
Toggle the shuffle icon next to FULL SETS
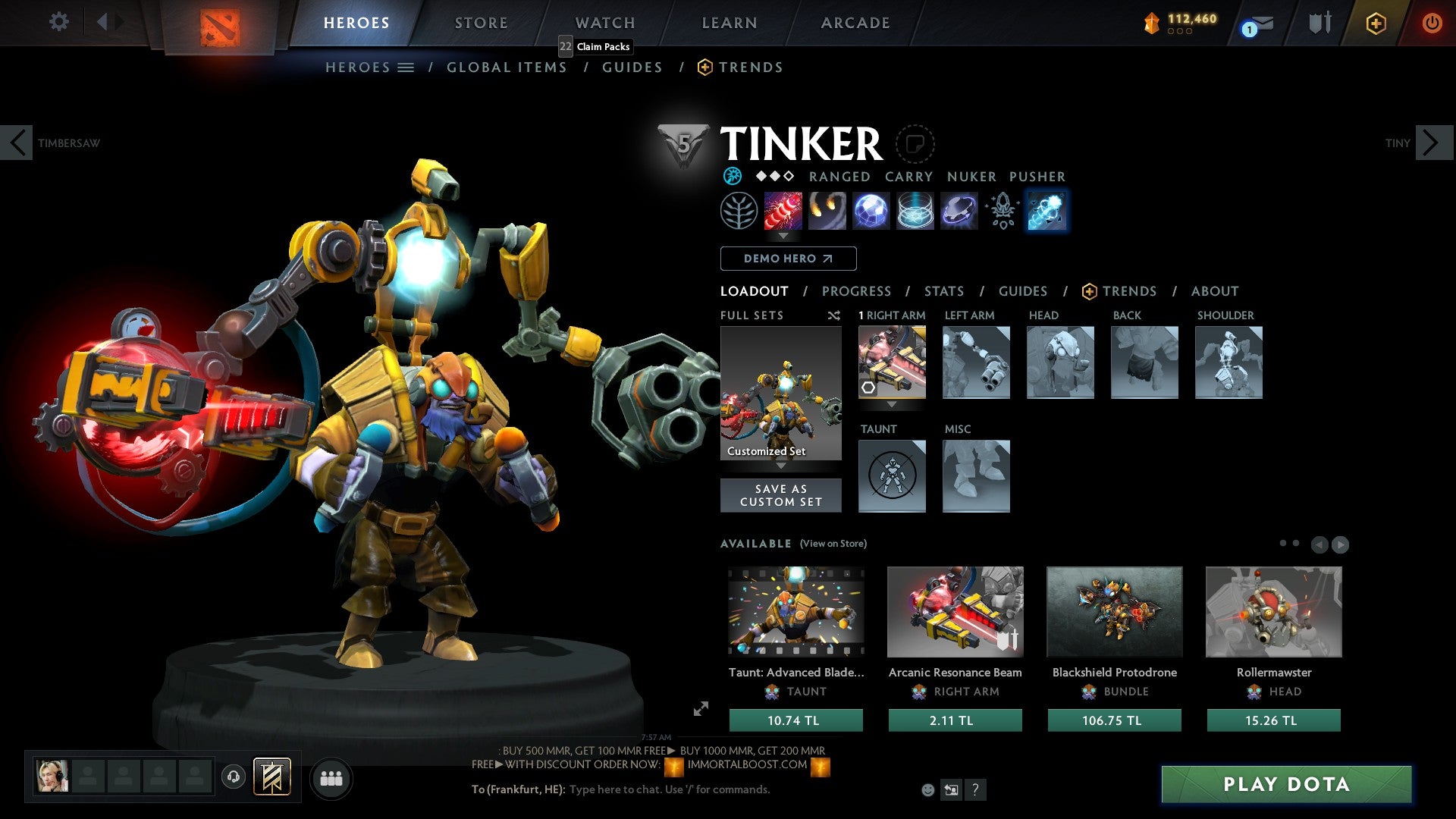click(x=834, y=315)
